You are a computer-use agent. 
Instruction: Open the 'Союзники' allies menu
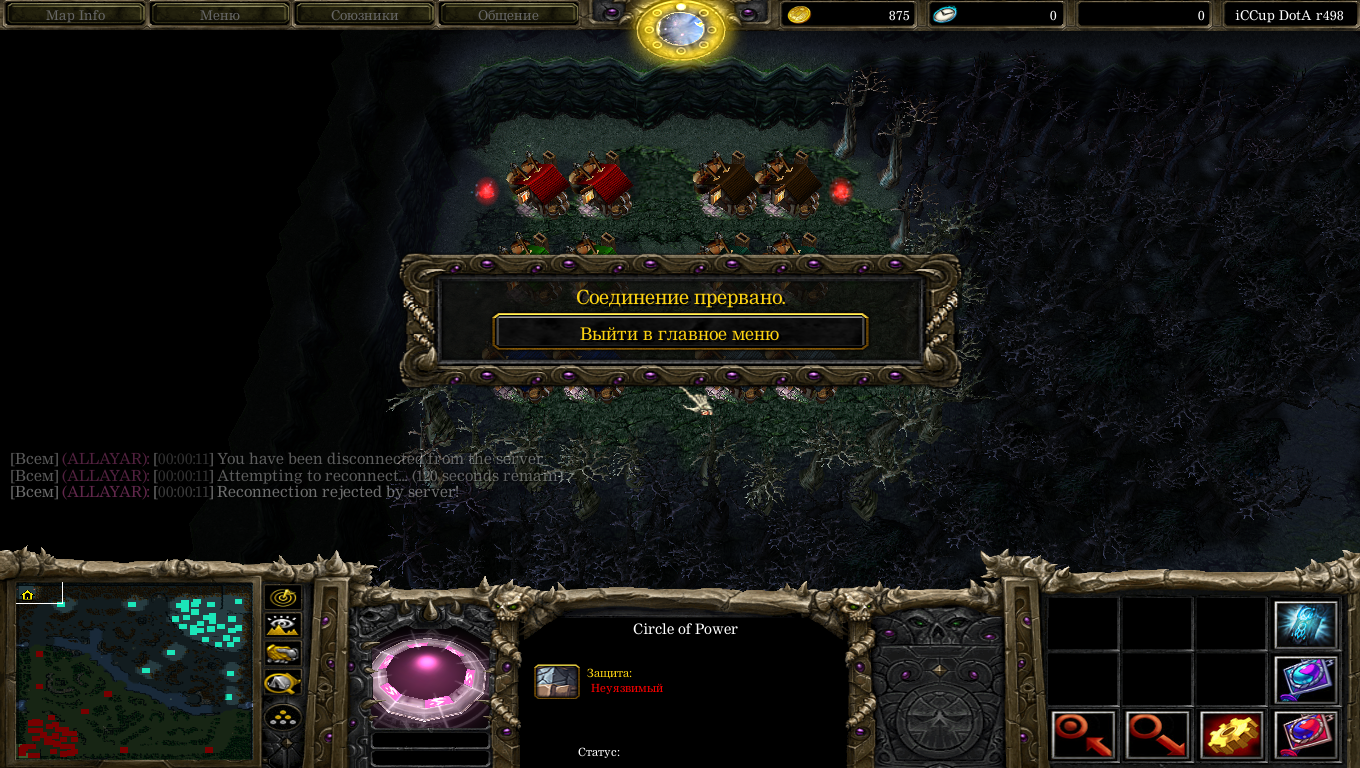pyautogui.click(x=365, y=15)
